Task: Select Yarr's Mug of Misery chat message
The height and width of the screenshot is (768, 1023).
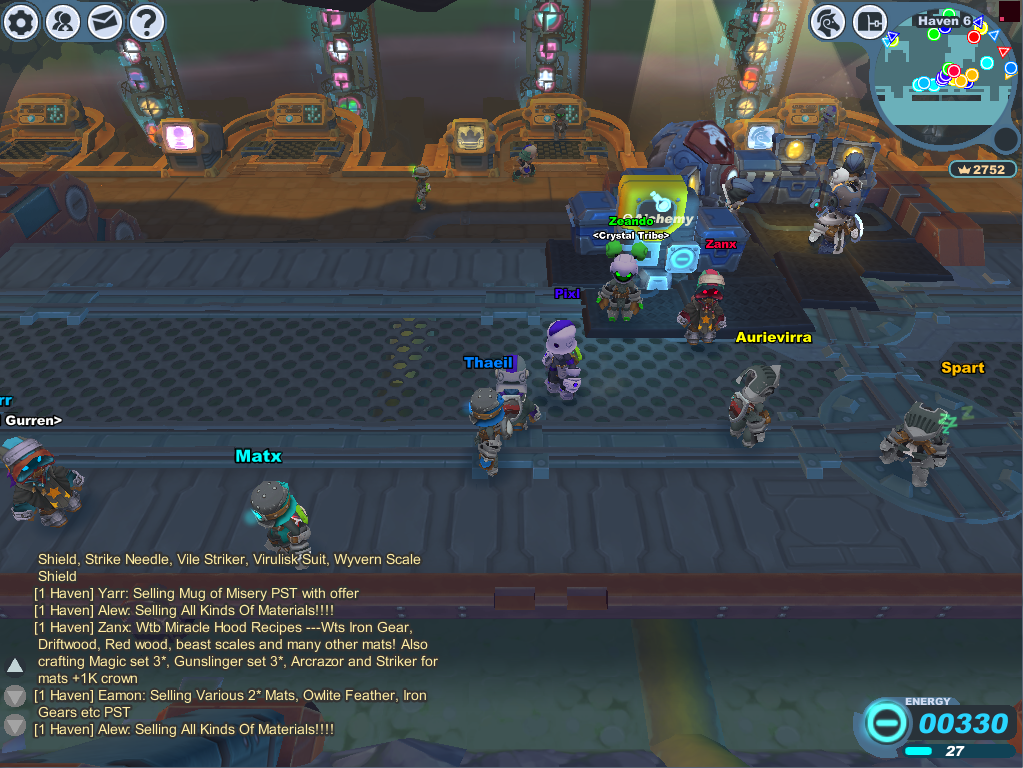Action: 197,593
